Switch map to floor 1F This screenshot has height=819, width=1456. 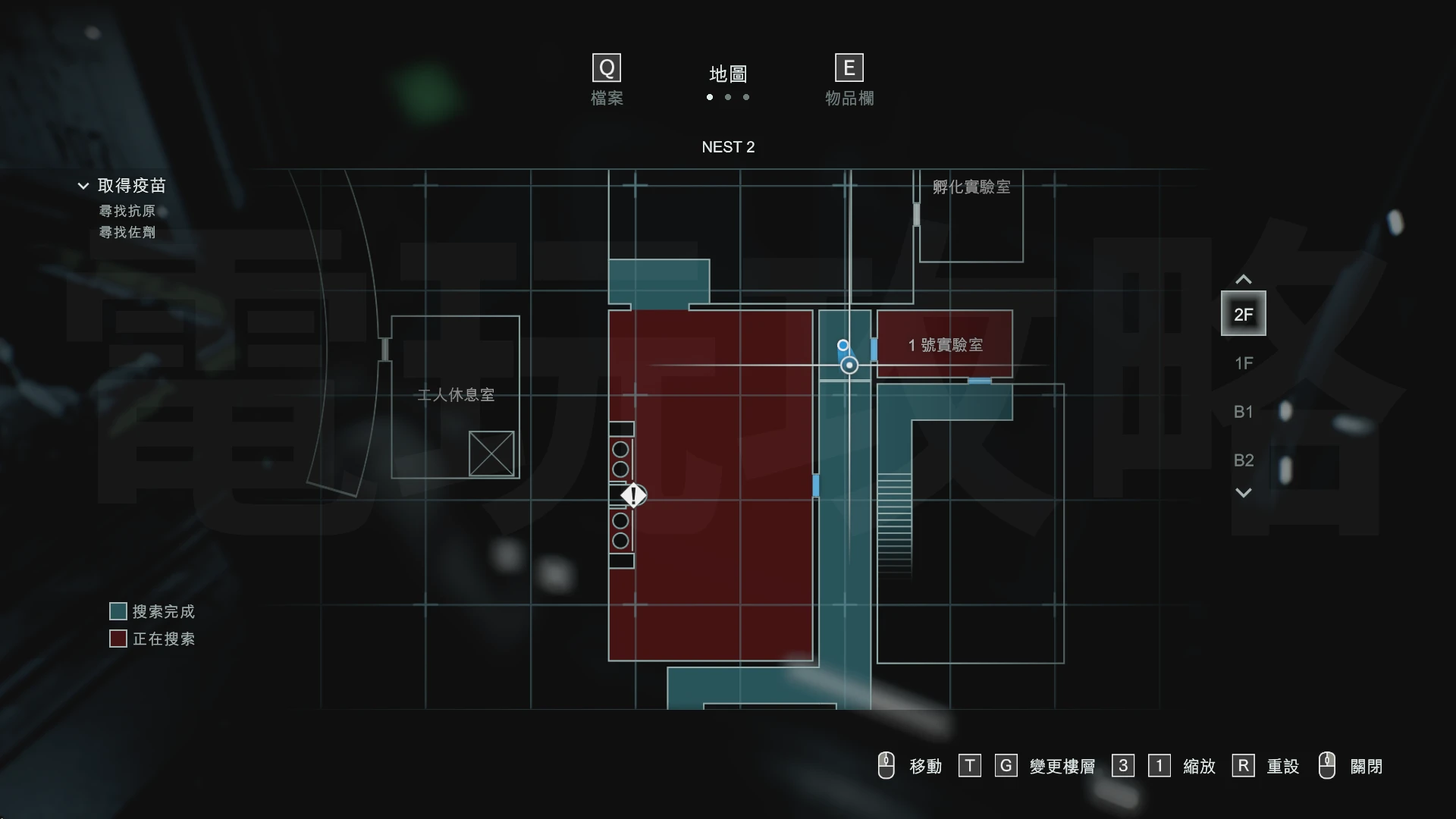1243,363
